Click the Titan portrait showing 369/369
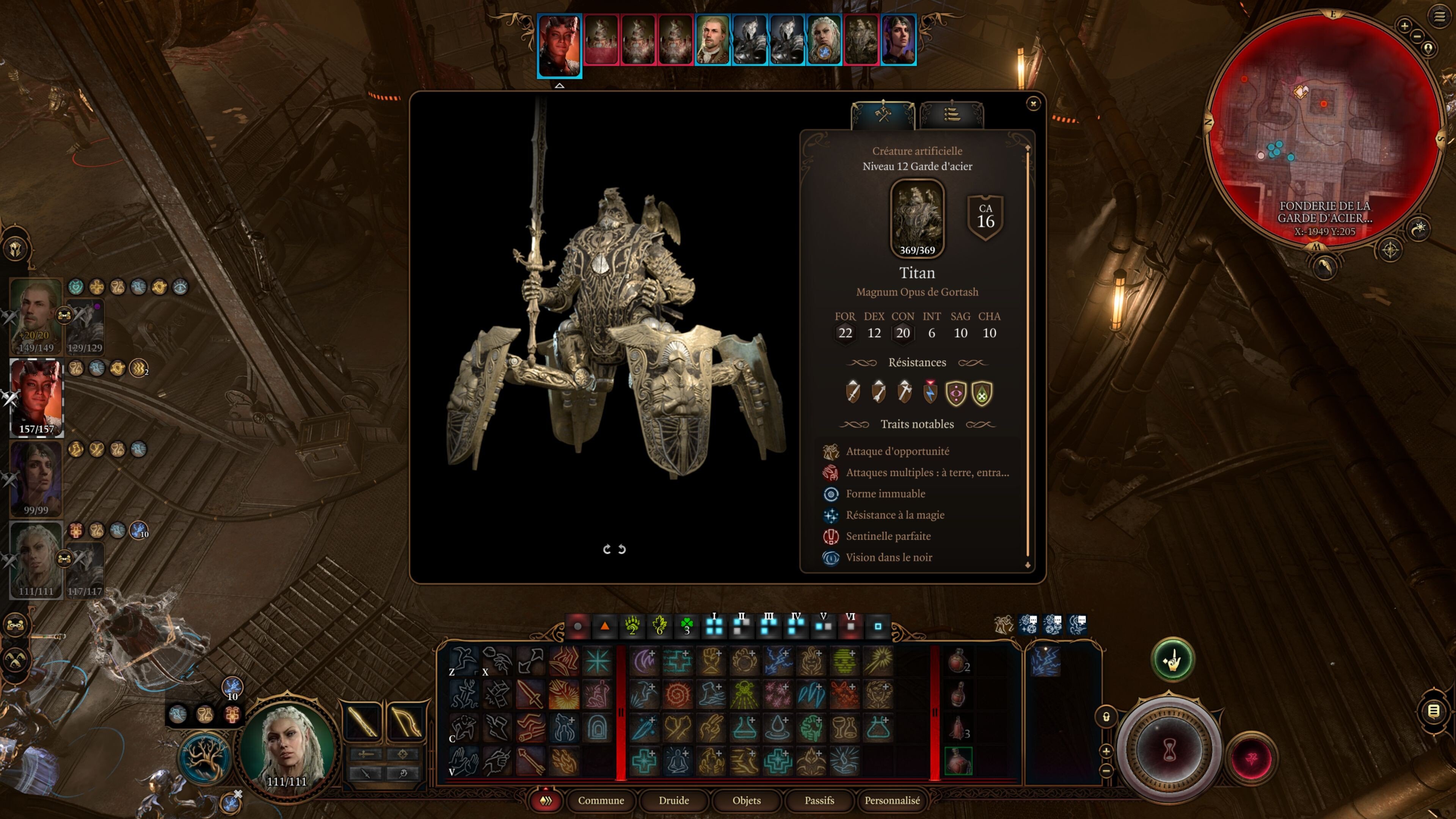 (x=917, y=218)
